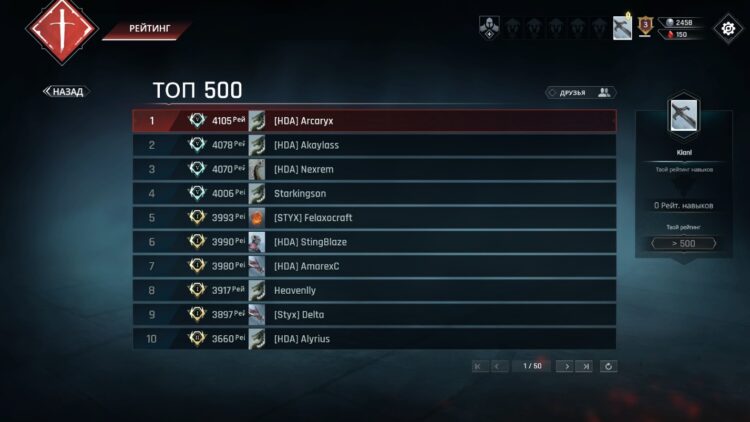Choose the [HDA] Nexrem leaderboard entry
This screenshot has width=750, height=422.
click(374, 169)
